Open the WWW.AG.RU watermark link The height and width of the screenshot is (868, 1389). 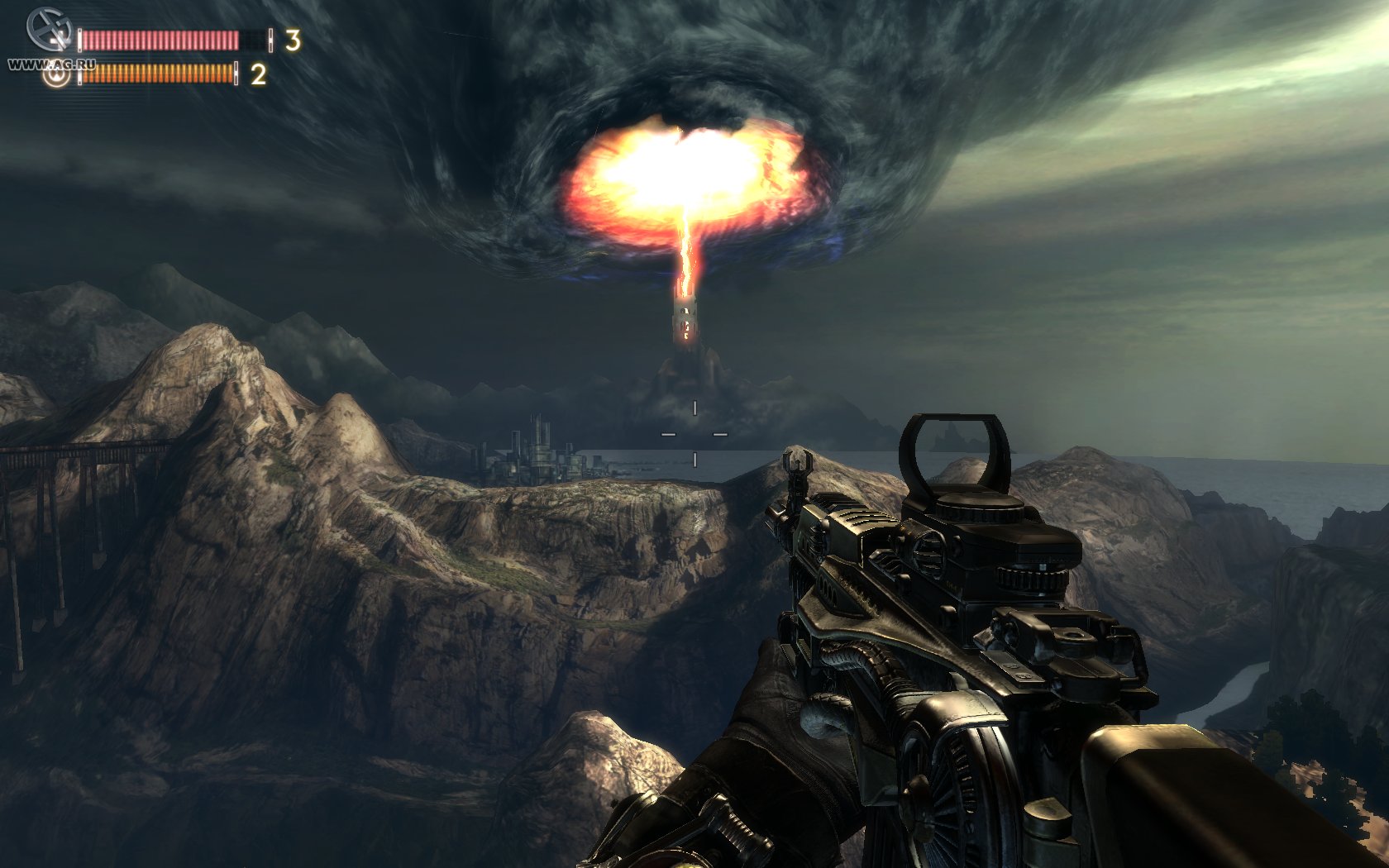point(51,64)
